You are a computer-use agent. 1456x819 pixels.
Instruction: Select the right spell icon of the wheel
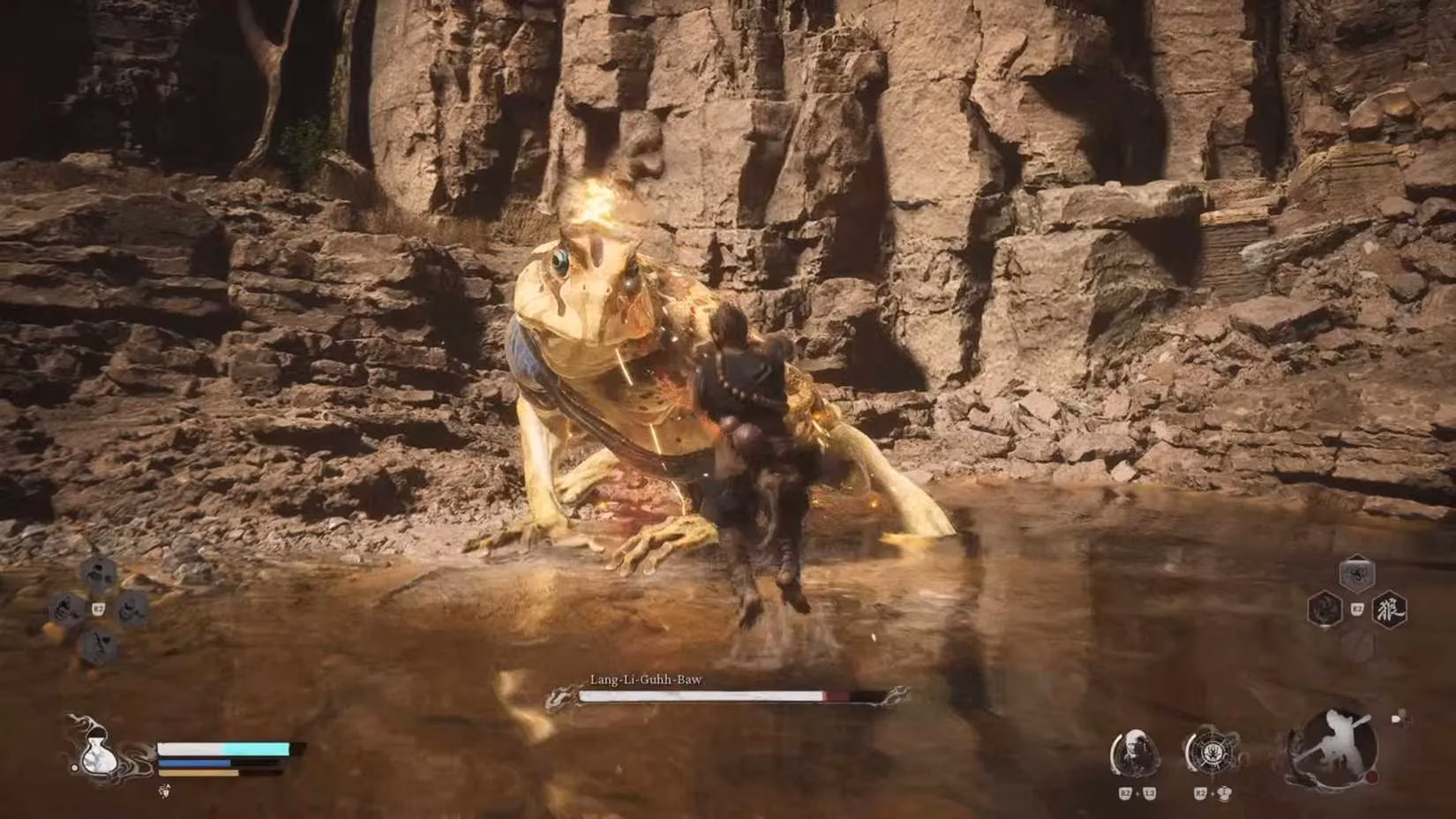coord(132,607)
